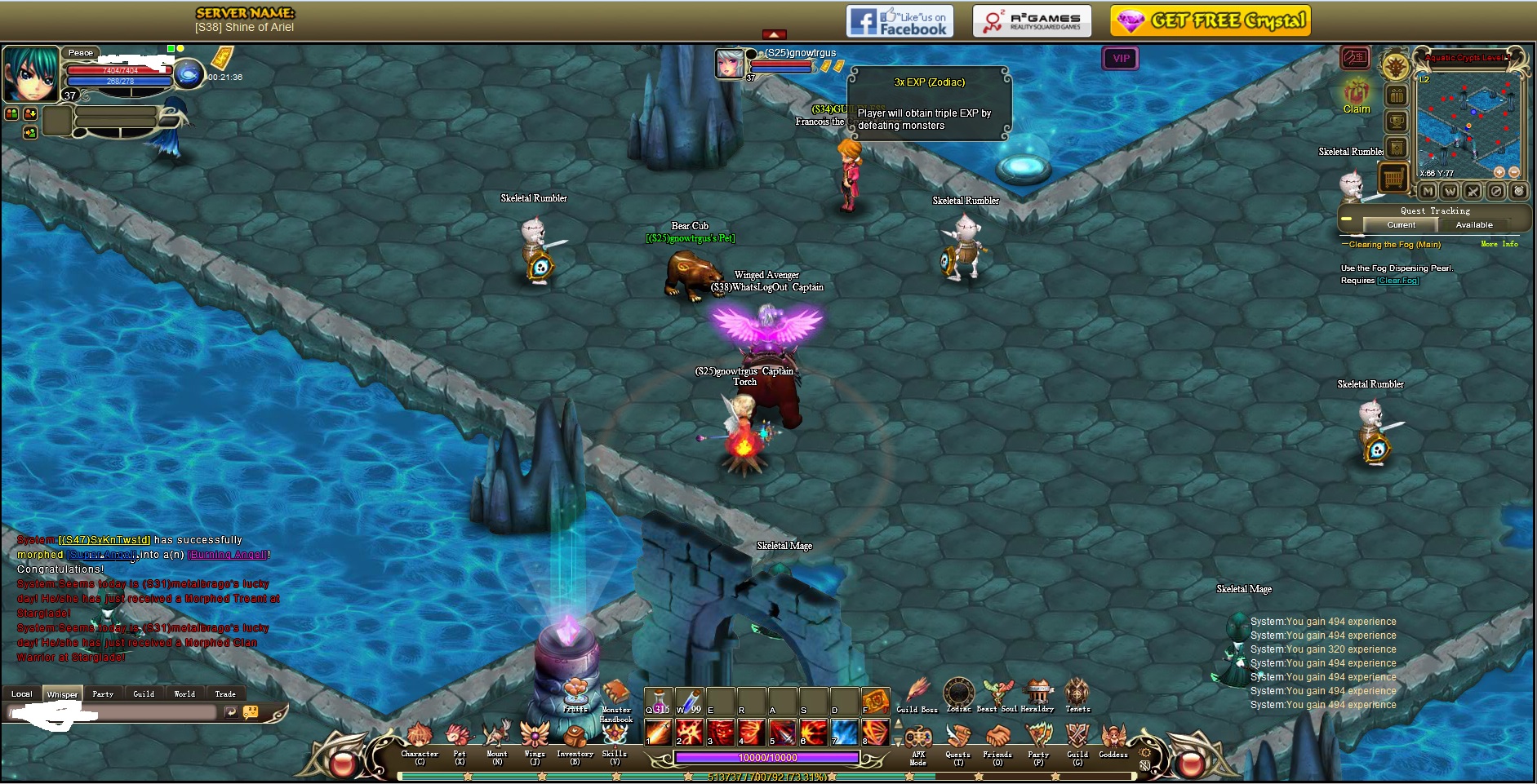The image size is (1537, 784).
Task: Open the Like us on Facebook link
Action: 897,21
